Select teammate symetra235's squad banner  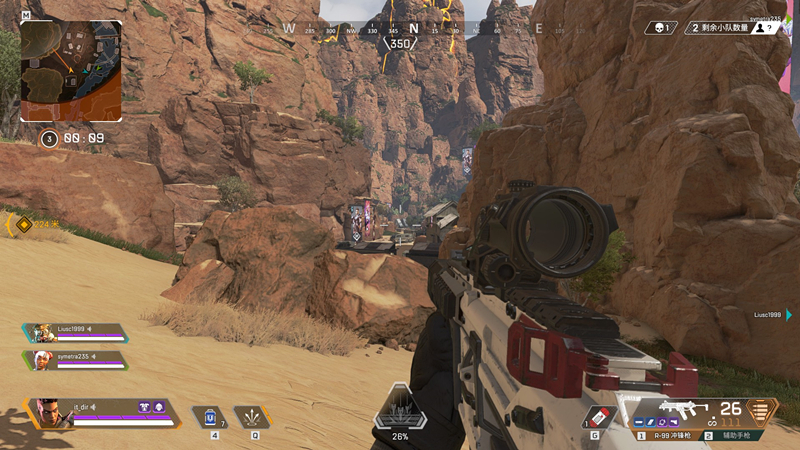(x=75, y=359)
